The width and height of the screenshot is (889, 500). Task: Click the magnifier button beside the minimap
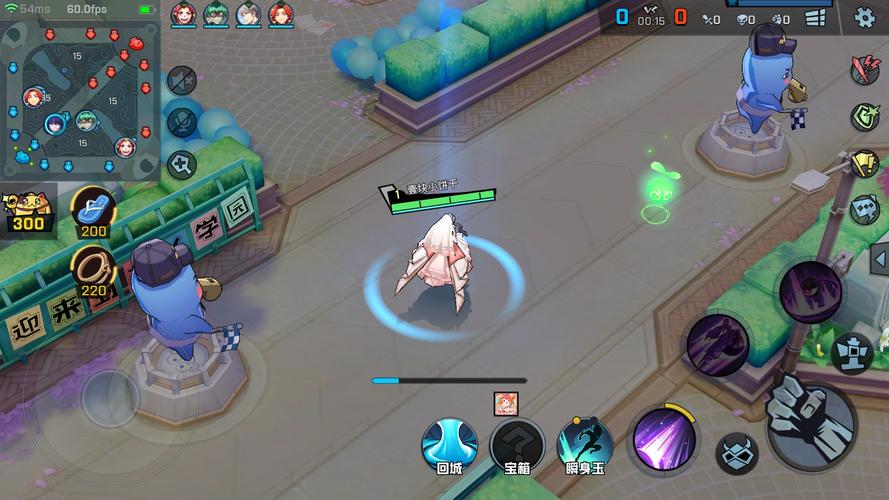tap(182, 164)
